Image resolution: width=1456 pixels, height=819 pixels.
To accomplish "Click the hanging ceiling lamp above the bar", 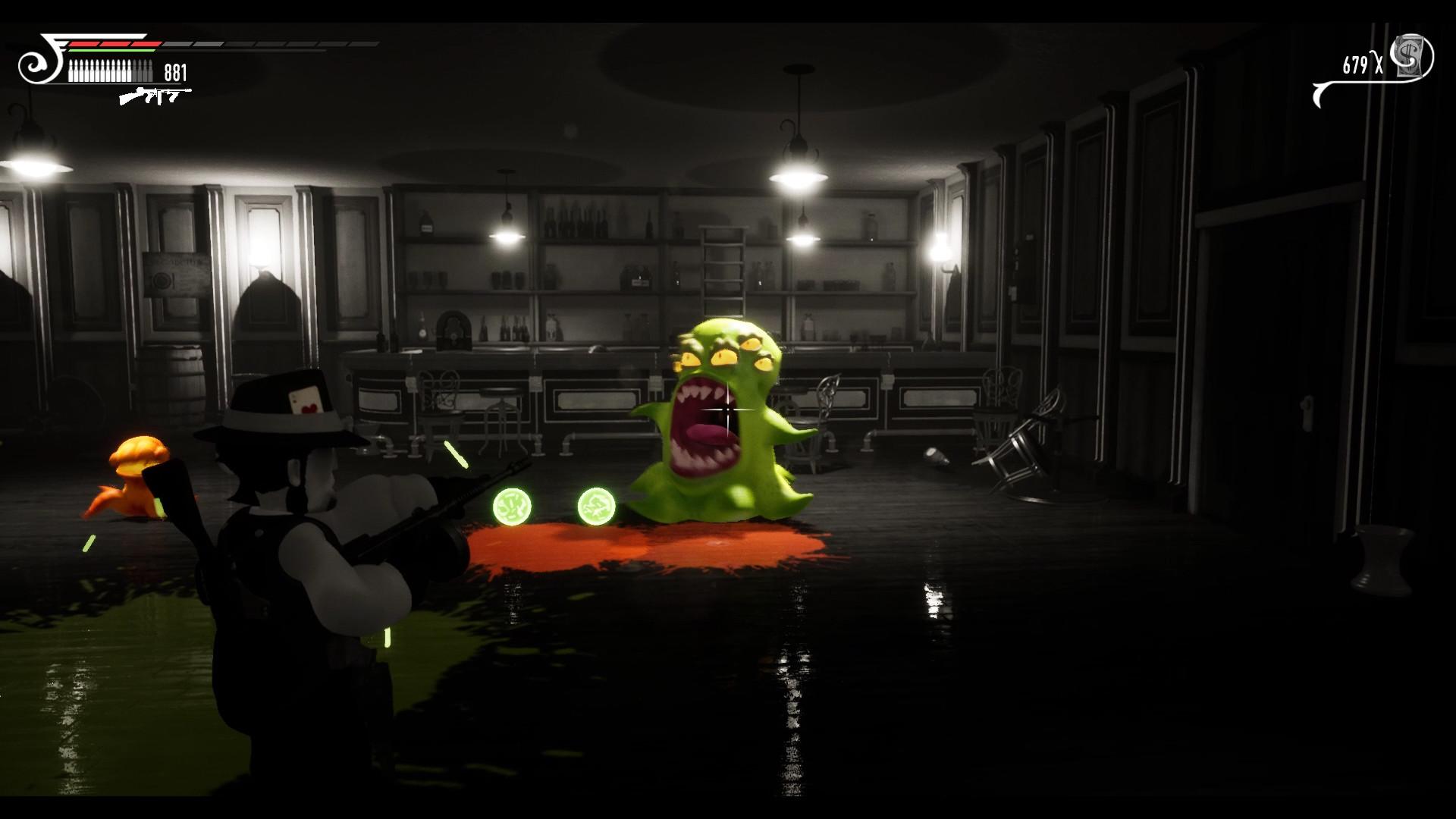I will (796, 174).
